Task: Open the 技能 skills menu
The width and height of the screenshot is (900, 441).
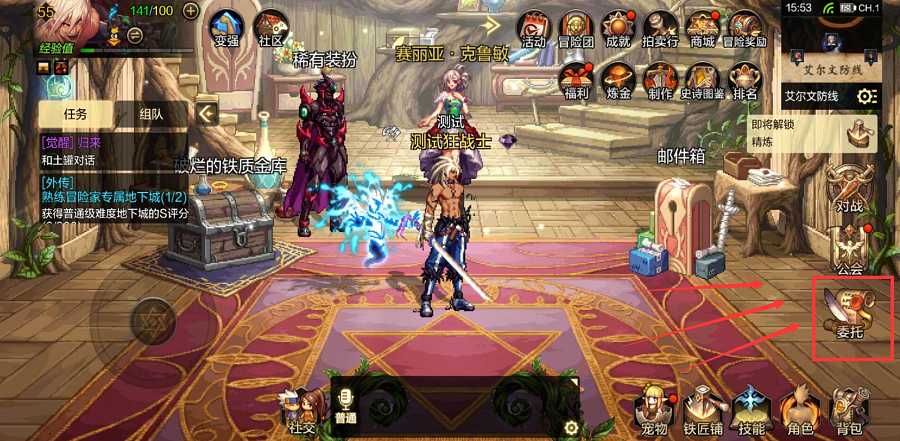Action: coord(751,410)
